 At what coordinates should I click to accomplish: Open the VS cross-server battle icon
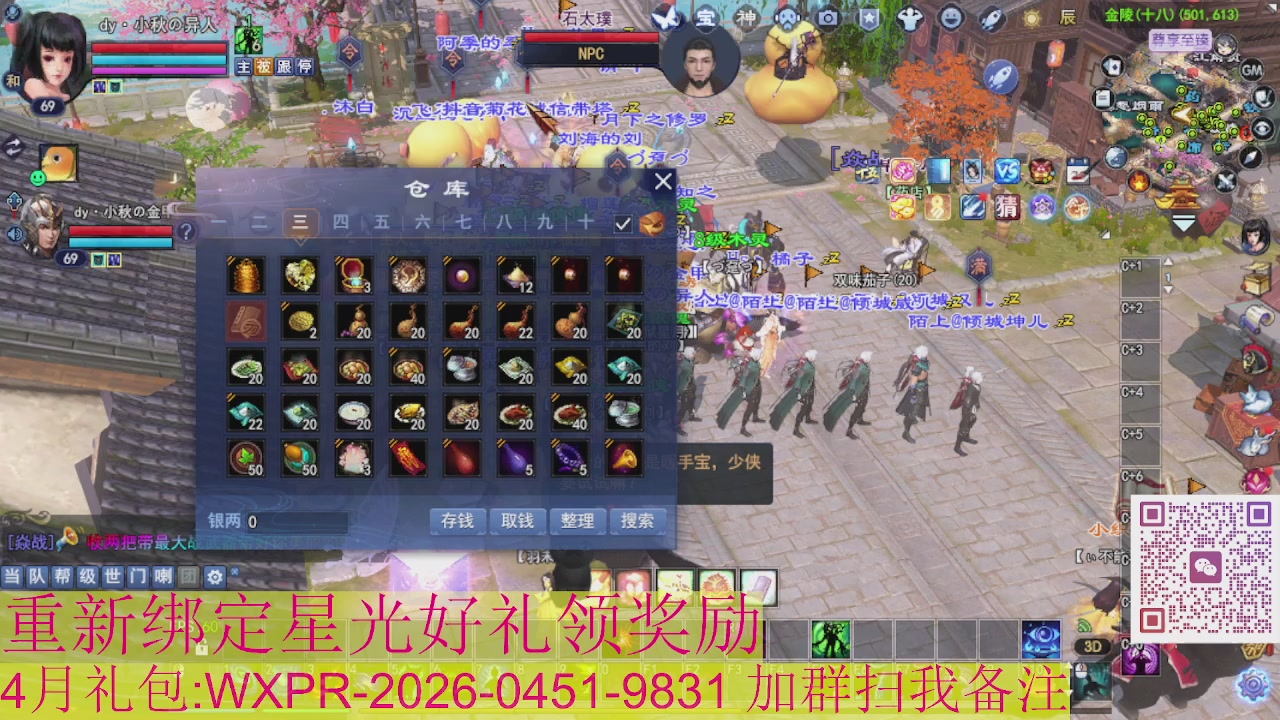(1007, 171)
